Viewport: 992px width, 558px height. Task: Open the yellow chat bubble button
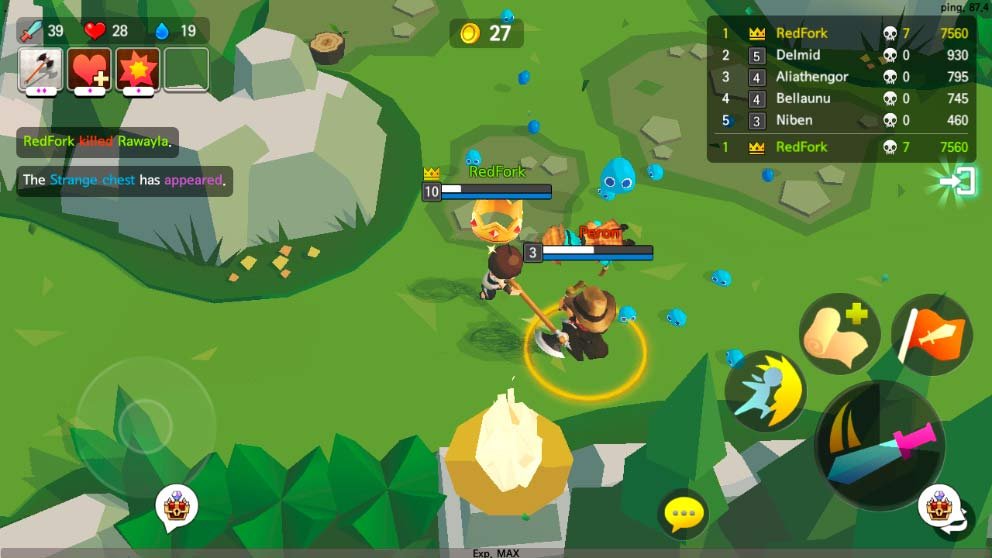pos(683,515)
